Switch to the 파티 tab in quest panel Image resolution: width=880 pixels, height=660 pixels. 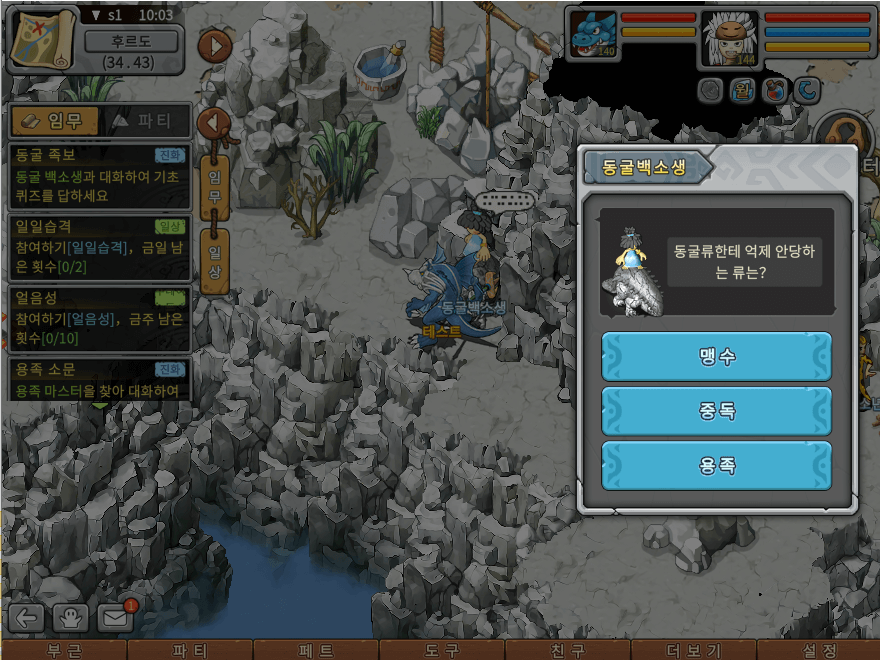pyautogui.click(x=144, y=121)
